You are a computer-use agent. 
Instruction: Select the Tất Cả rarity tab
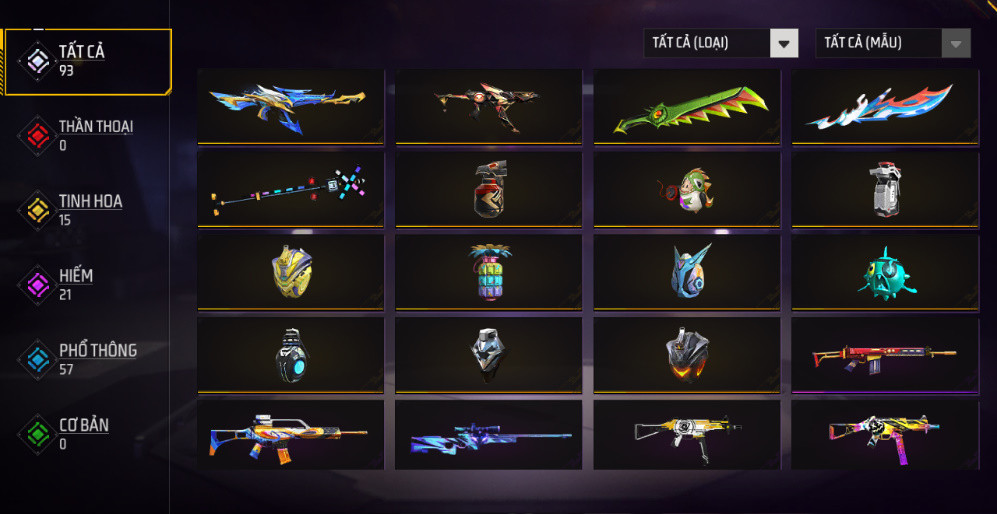tap(88, 61)
